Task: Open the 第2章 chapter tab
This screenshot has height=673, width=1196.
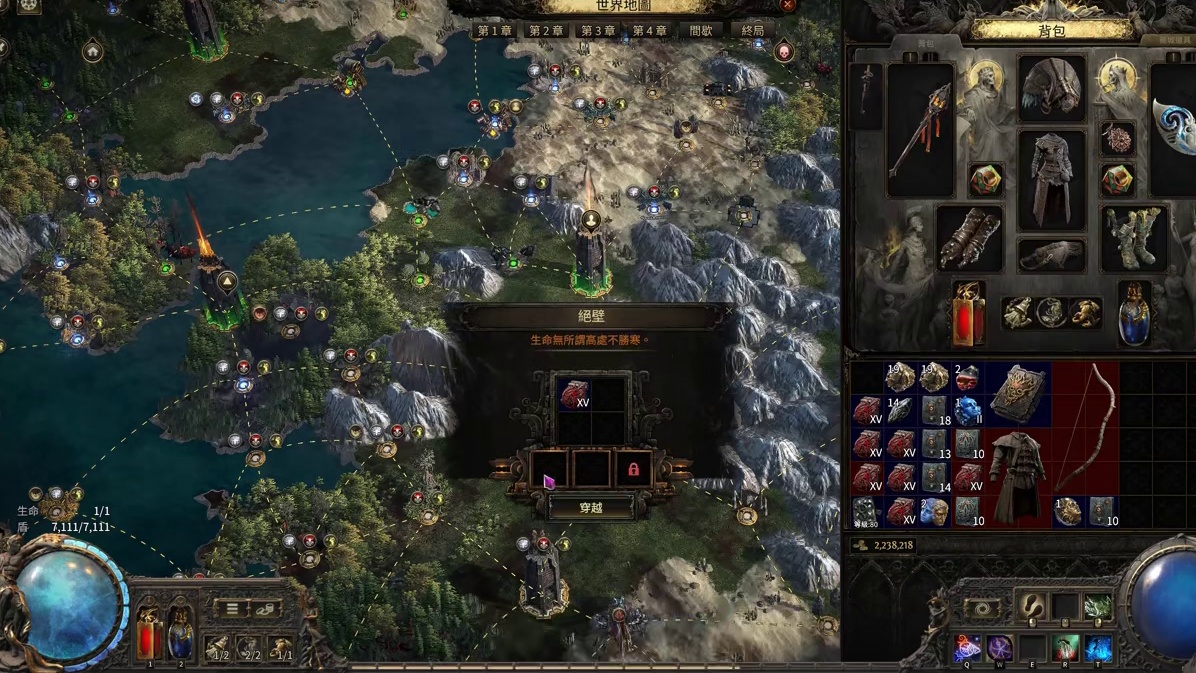Action: tap(546, 31)
